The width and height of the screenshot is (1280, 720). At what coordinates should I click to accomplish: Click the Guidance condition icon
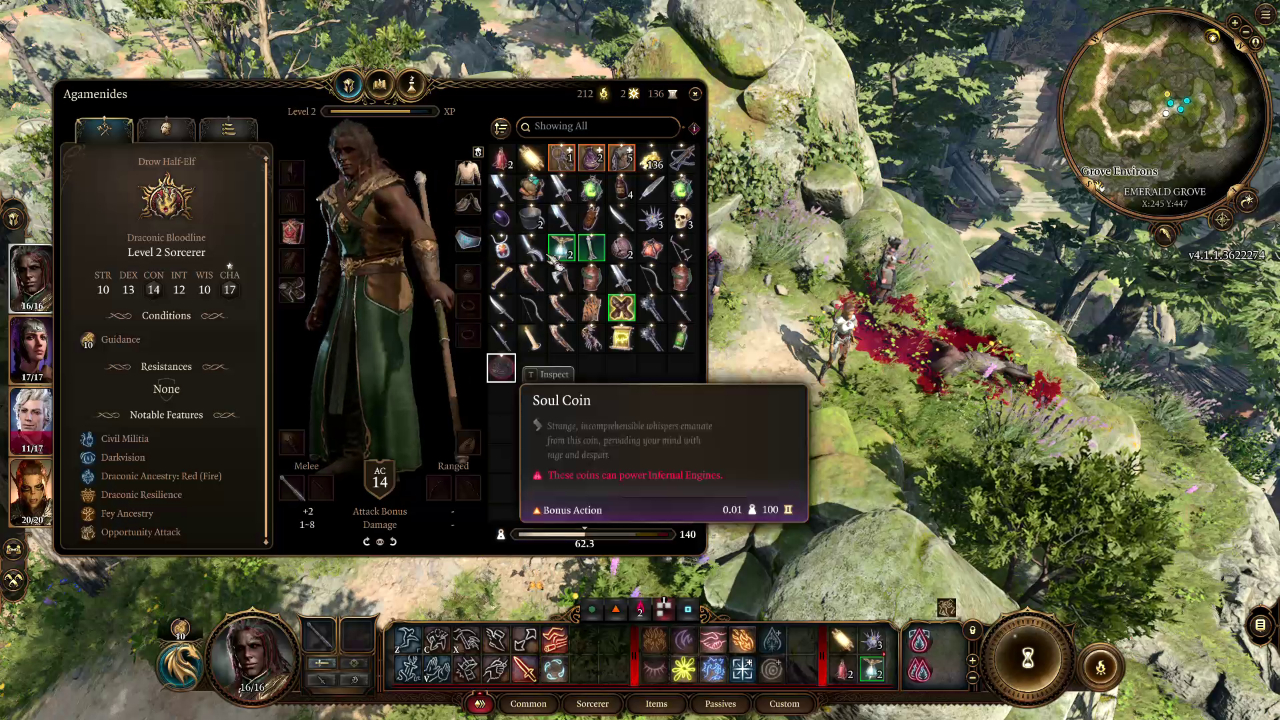click(x=87, y=339)
